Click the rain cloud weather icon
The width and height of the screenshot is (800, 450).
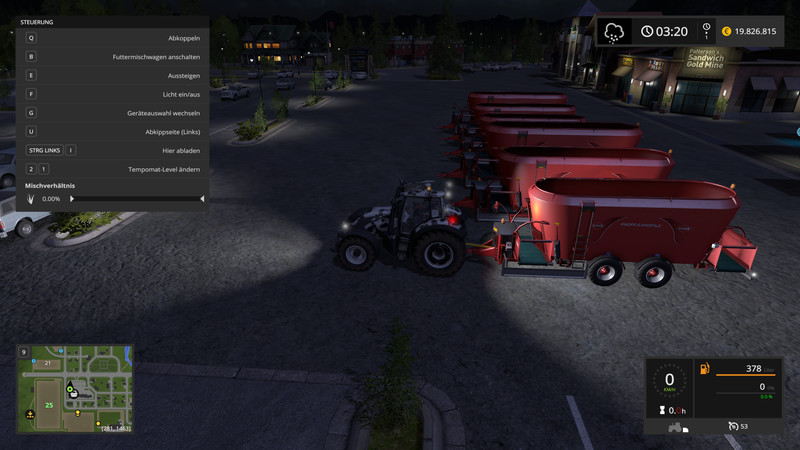(x=614, y=32)
